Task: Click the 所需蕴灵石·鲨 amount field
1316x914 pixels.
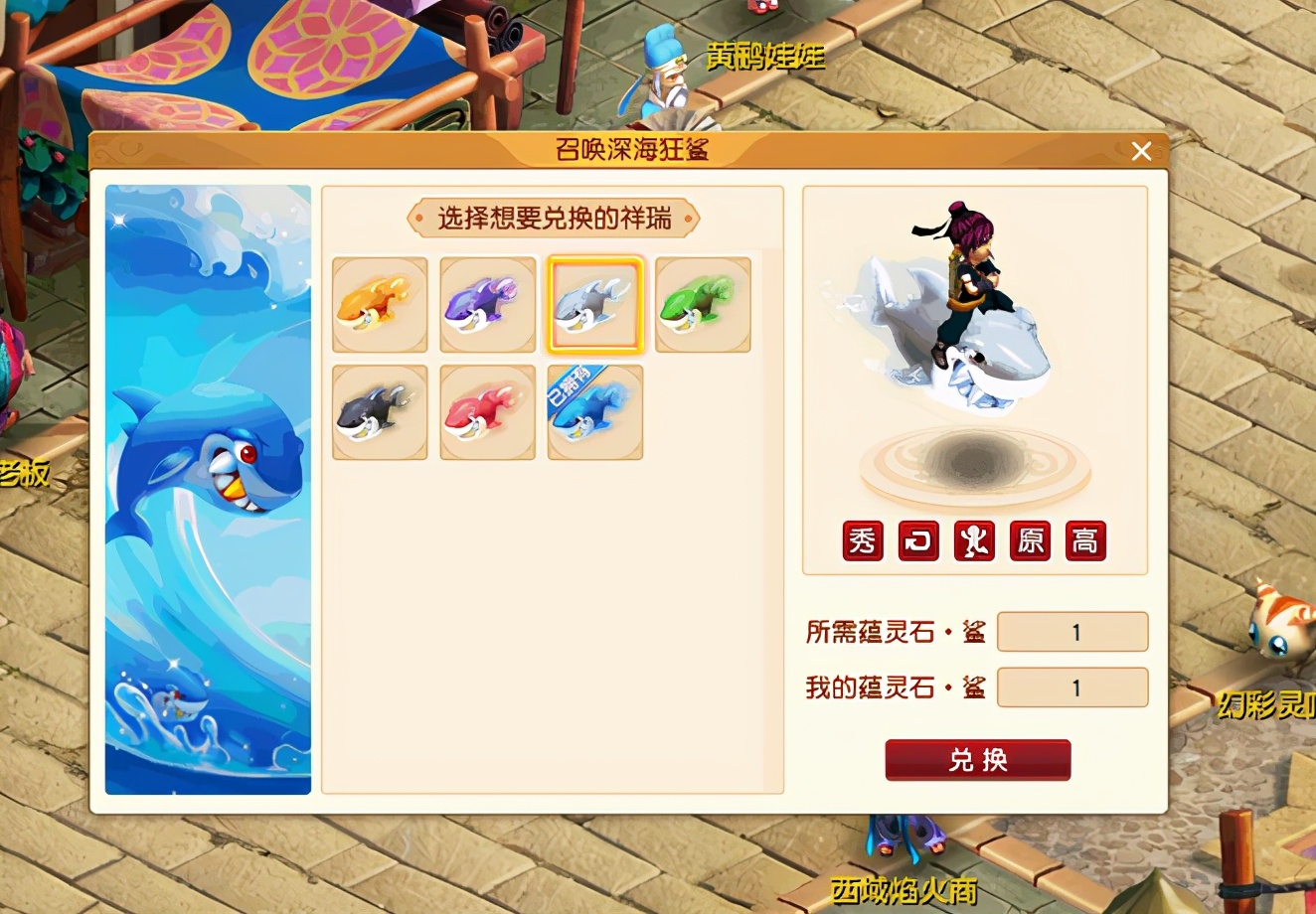Action: coord(1072,631)
